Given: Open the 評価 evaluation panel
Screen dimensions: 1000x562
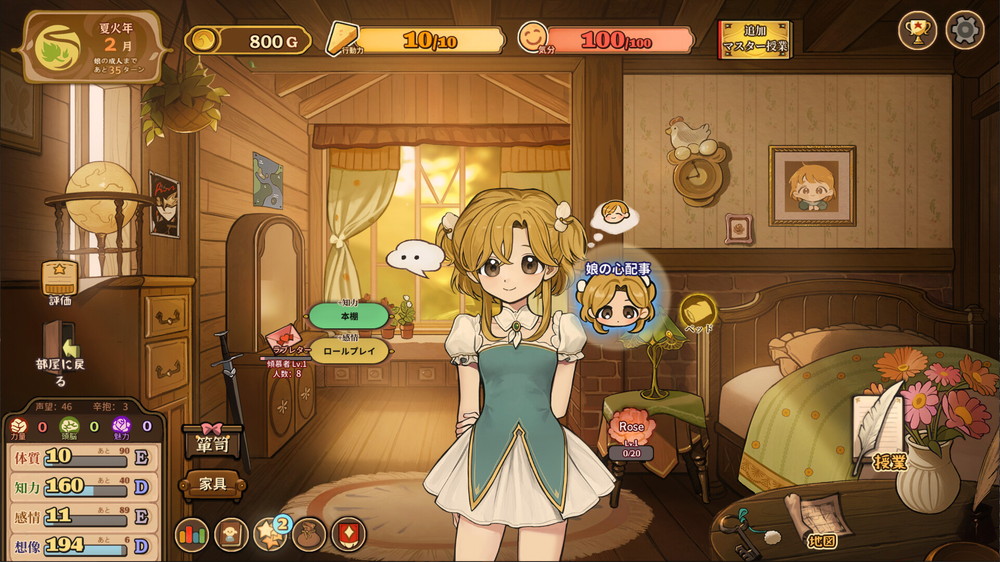Looking at the screenshot, I should tap(61, 280).
